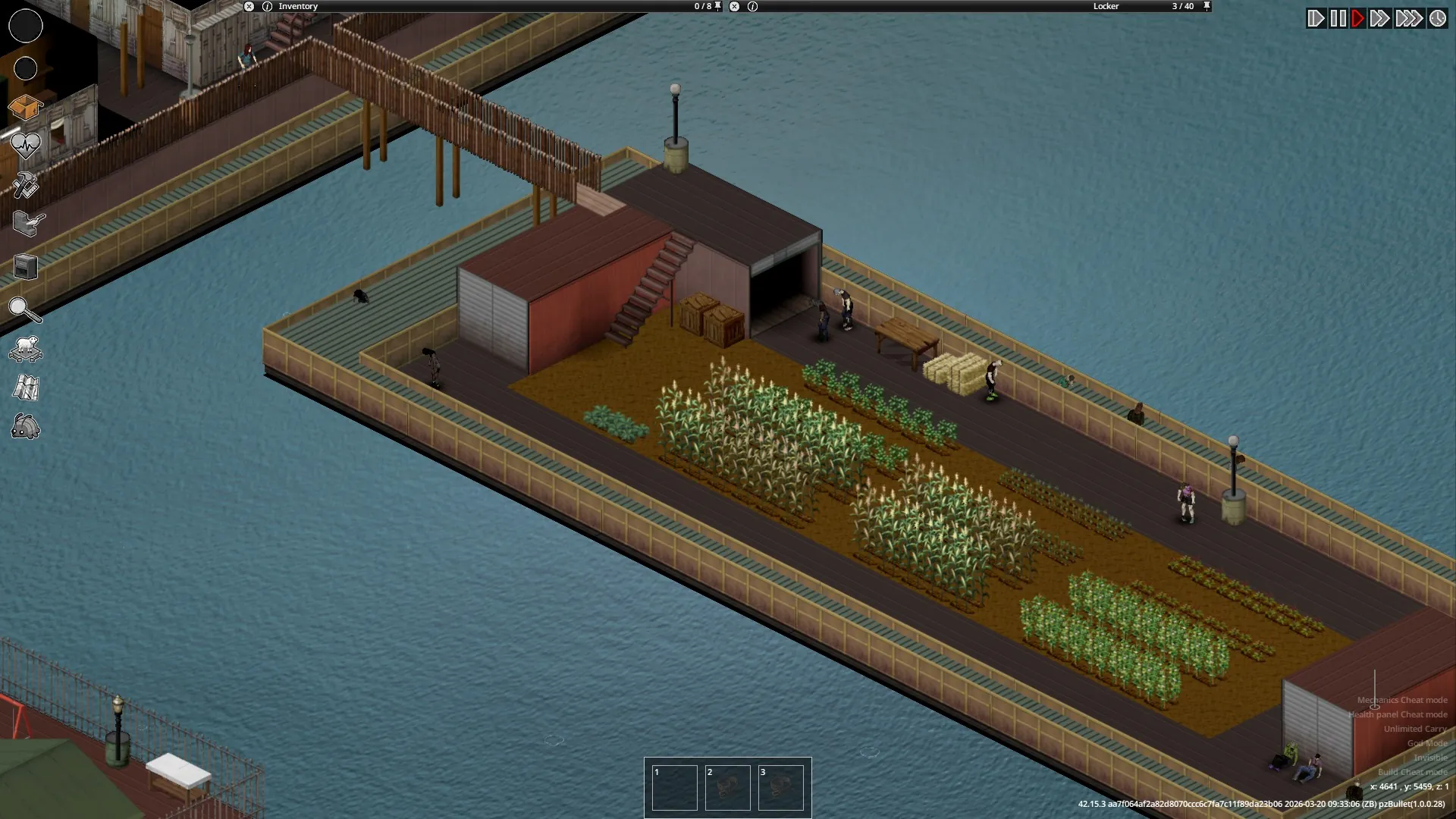Open the folded world map icon

(x=26, y=388)
